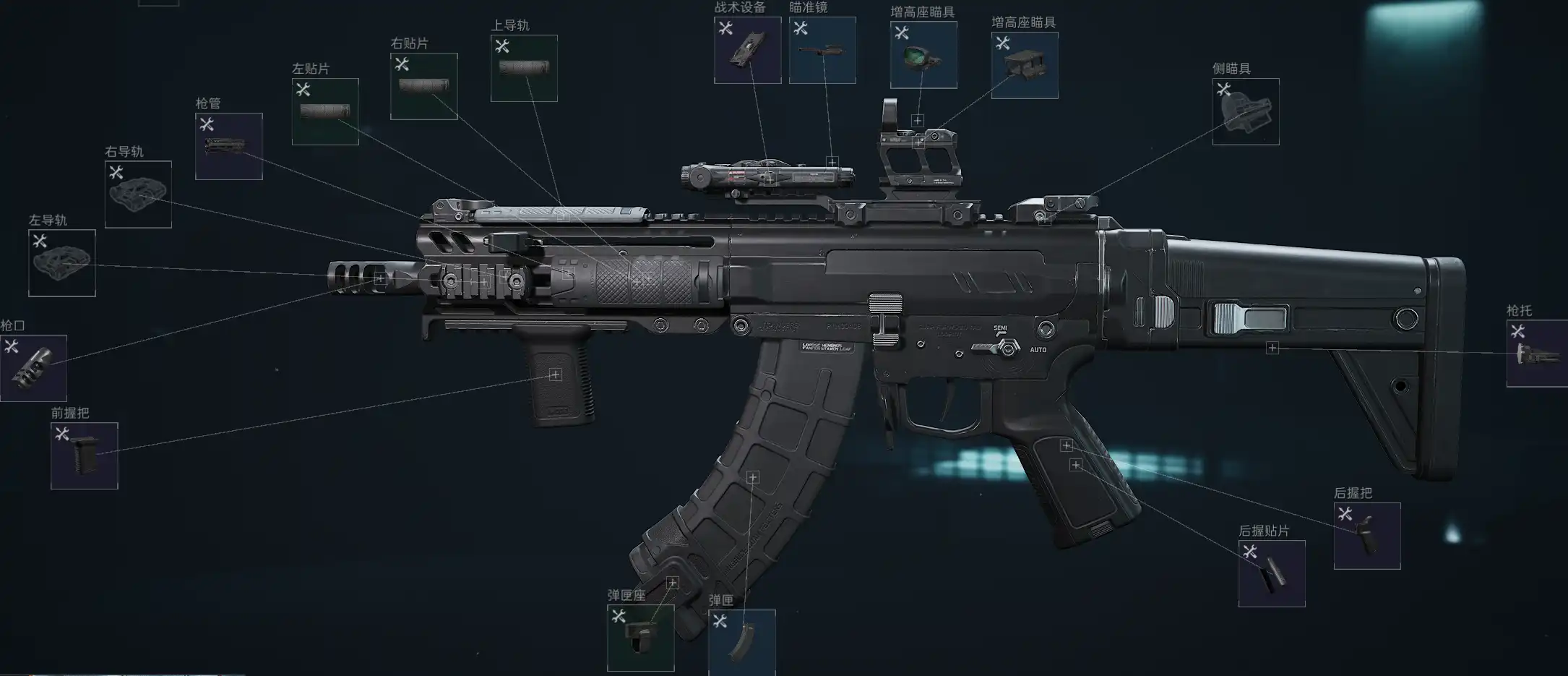This screenshot has height=676, width=1568.
Task: Open the 前握把 foregrip slot
Action: click(85, 455)
